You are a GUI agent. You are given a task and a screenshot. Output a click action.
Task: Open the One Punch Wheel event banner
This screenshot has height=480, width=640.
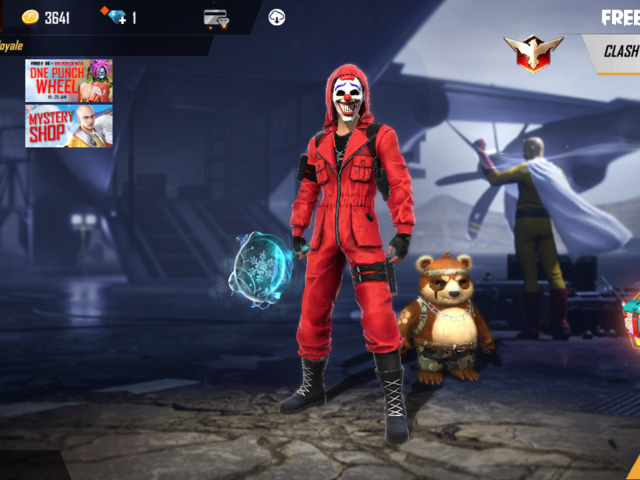69,81
